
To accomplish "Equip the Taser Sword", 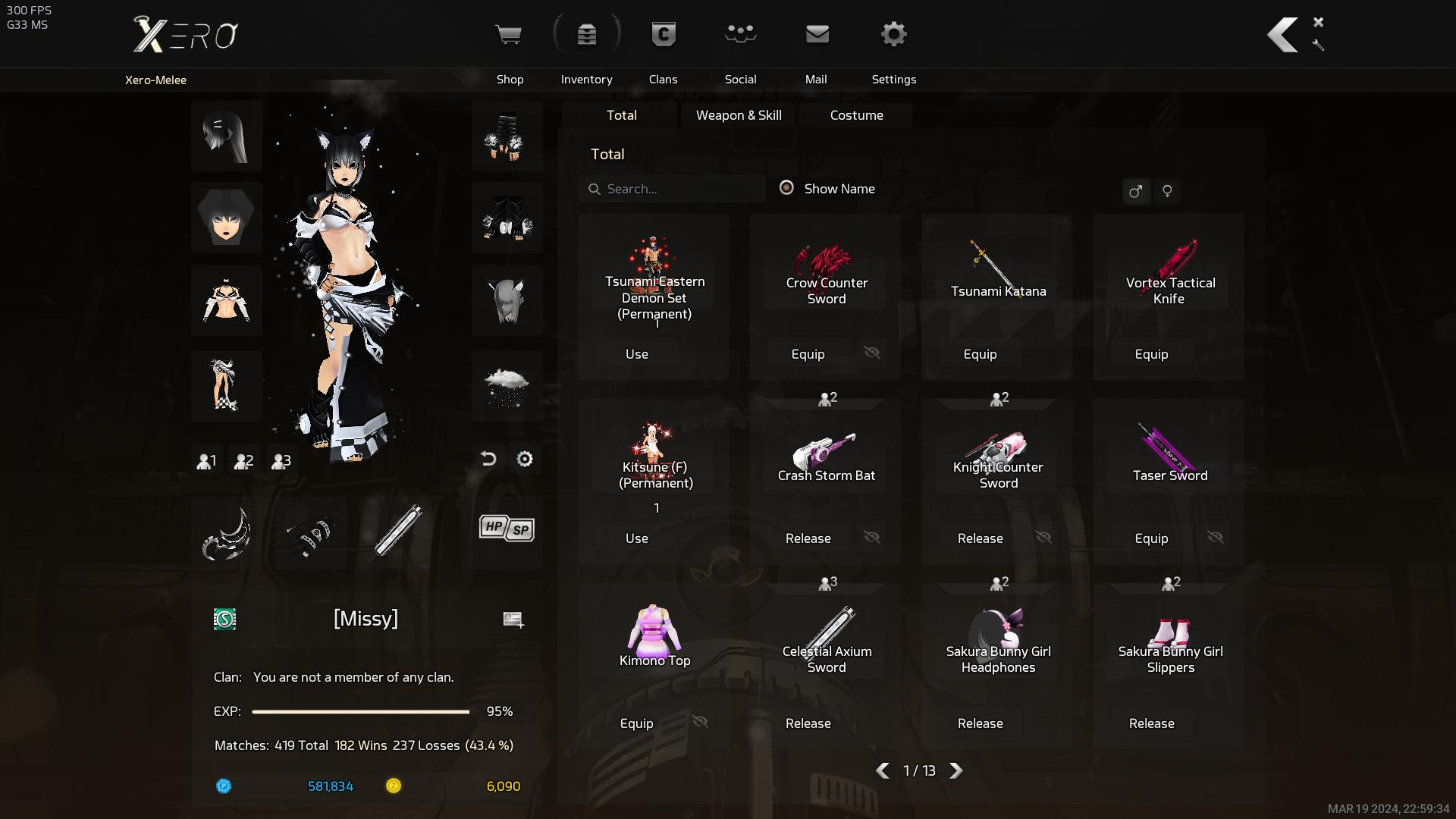I will pos(1151,538).
